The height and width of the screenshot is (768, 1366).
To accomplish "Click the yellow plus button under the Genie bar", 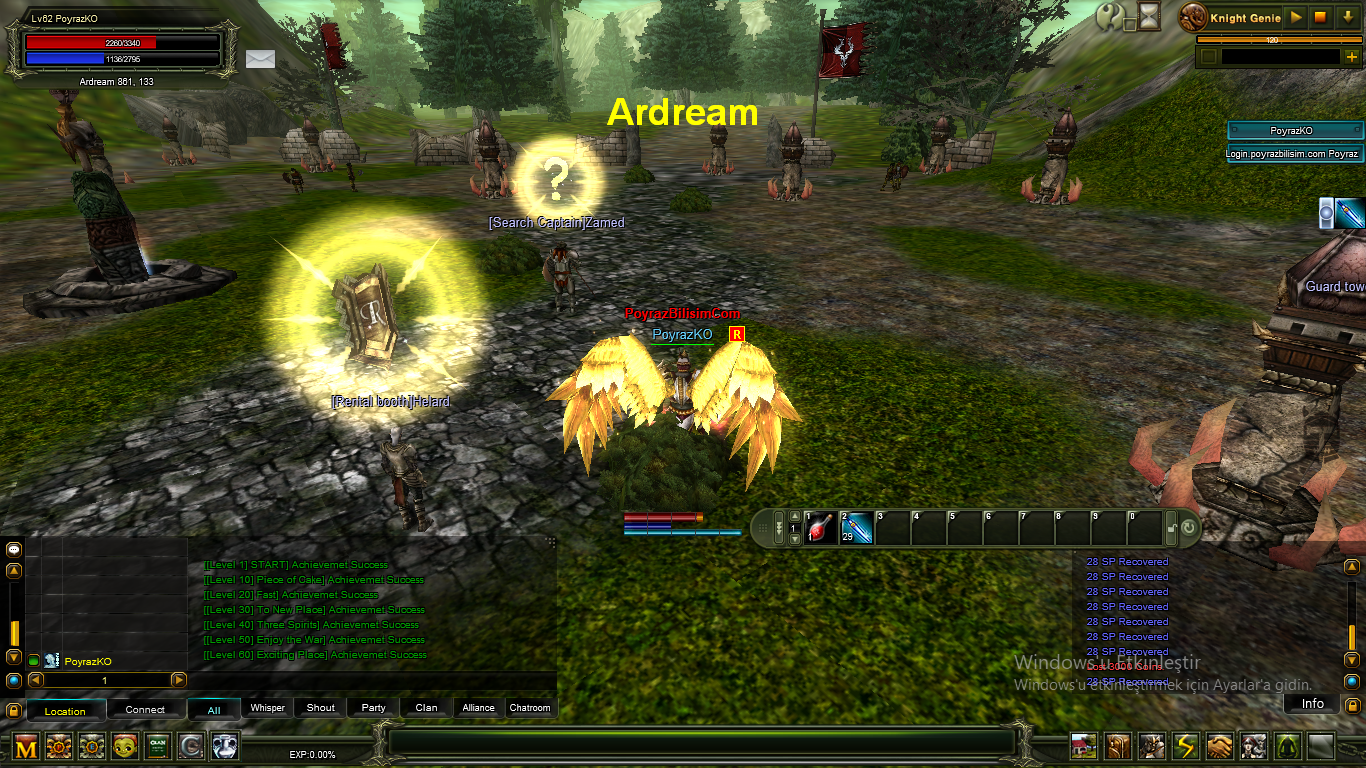I will pyautogui.click(x=1352, y=57).
